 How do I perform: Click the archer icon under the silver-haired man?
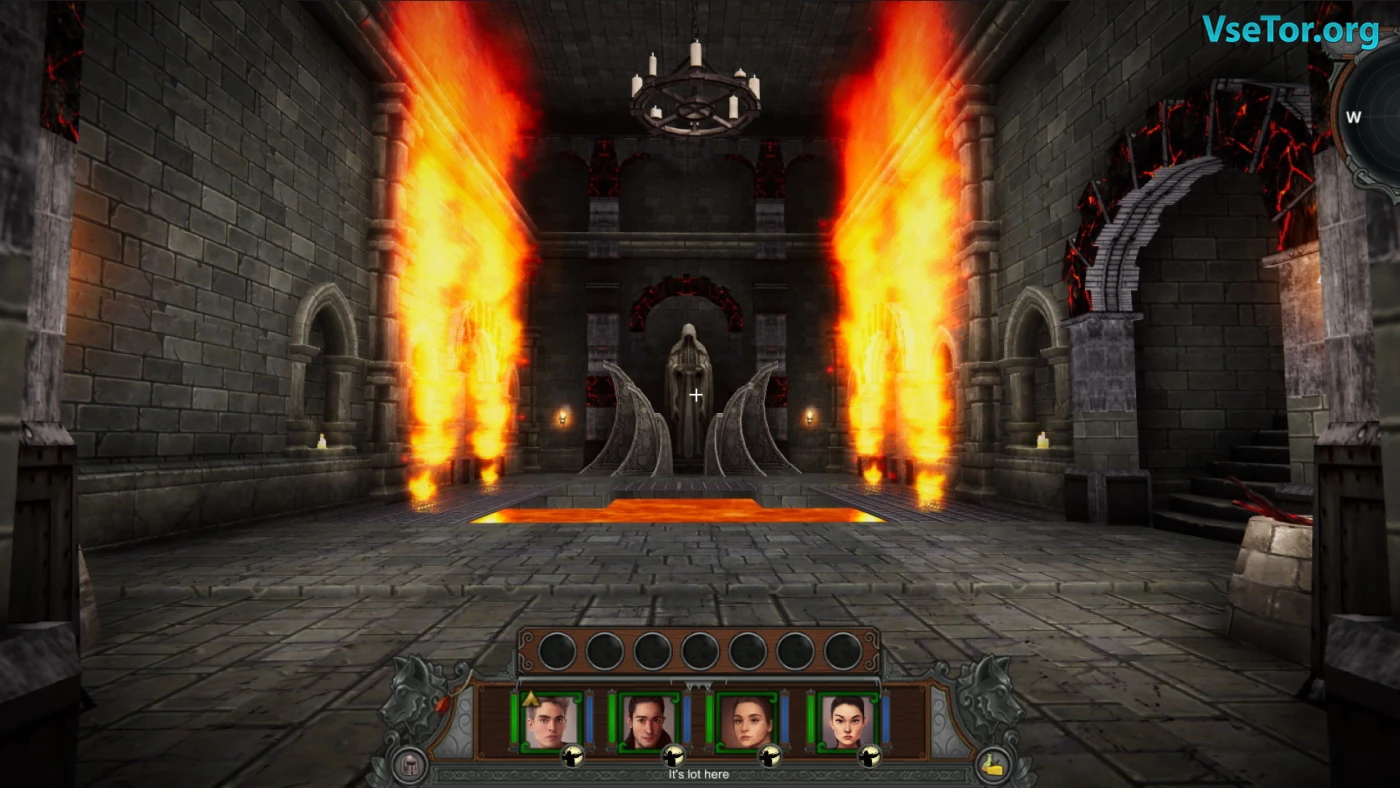click(x=574, y=758)
